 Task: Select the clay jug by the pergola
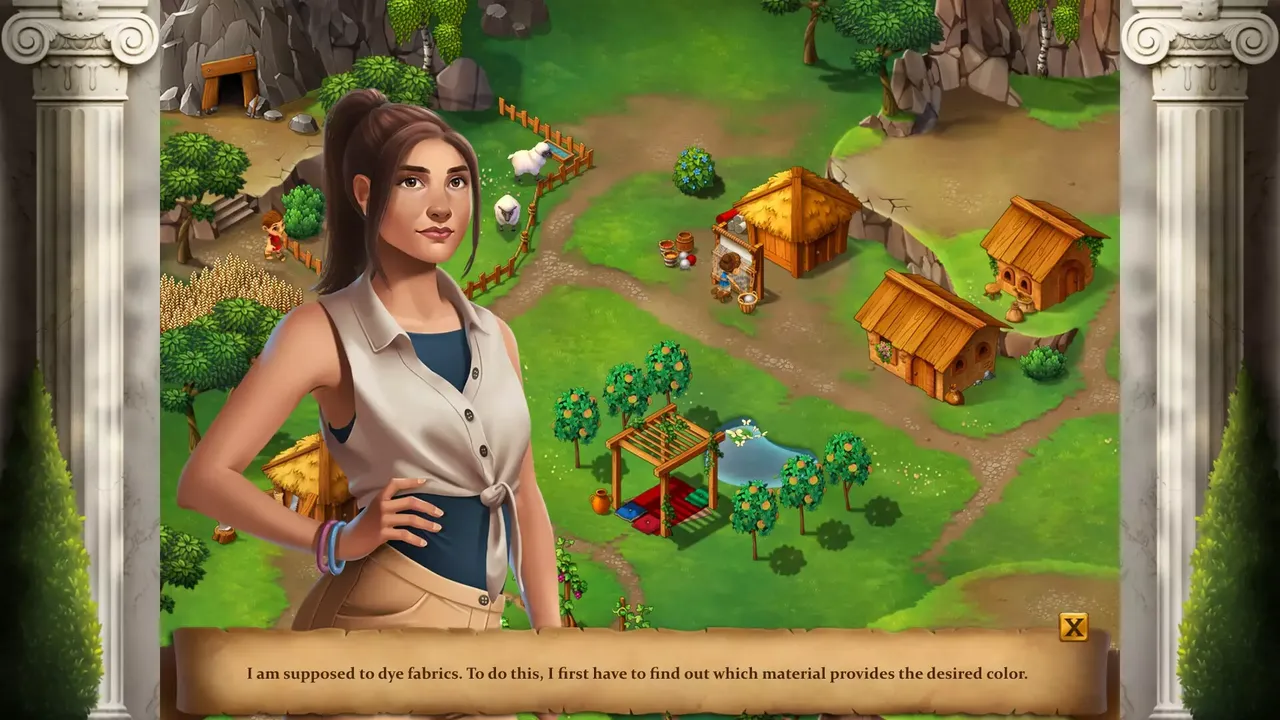coord(598,500)
